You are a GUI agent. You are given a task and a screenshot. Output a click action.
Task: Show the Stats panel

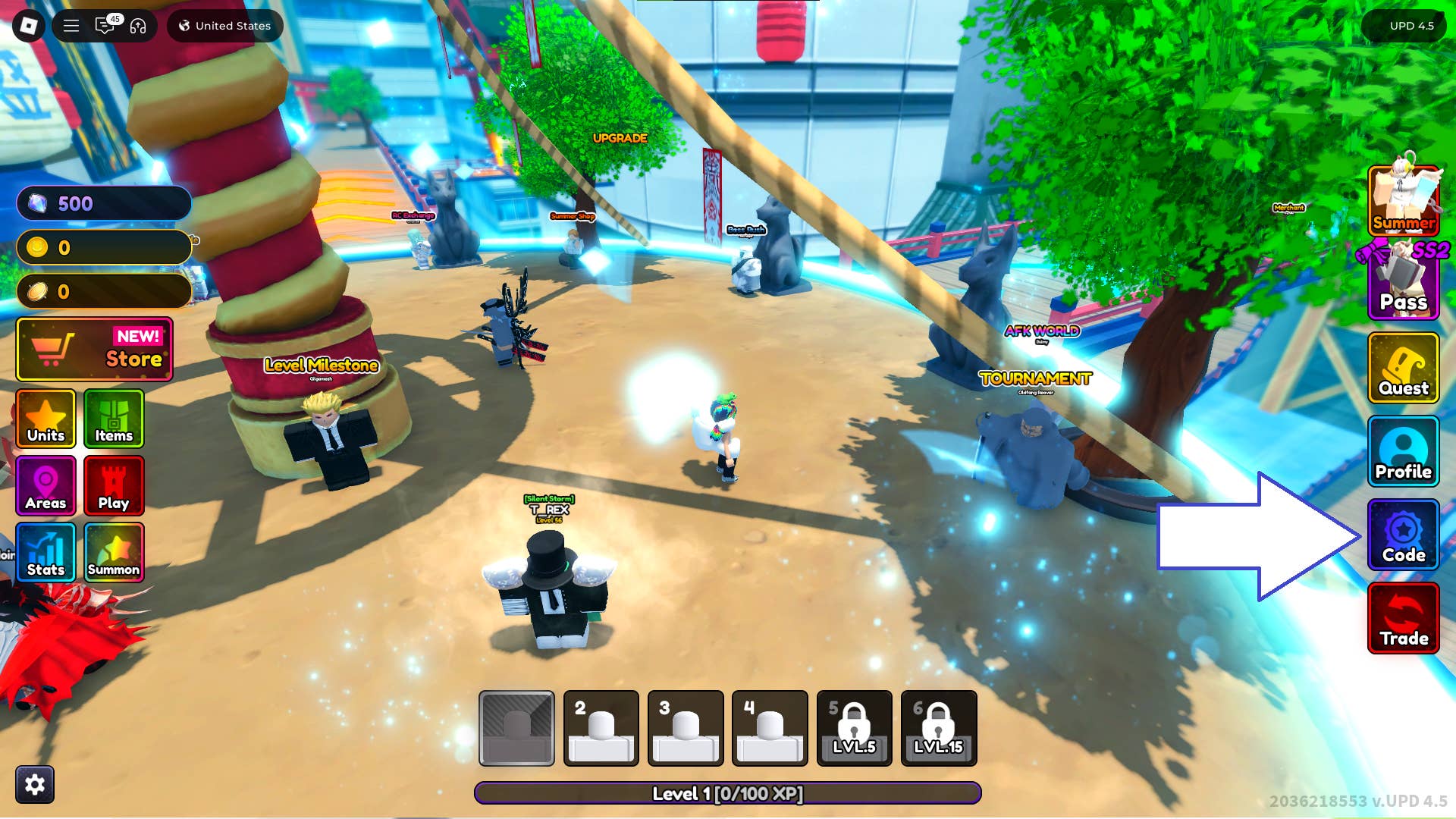coord(45,552)
